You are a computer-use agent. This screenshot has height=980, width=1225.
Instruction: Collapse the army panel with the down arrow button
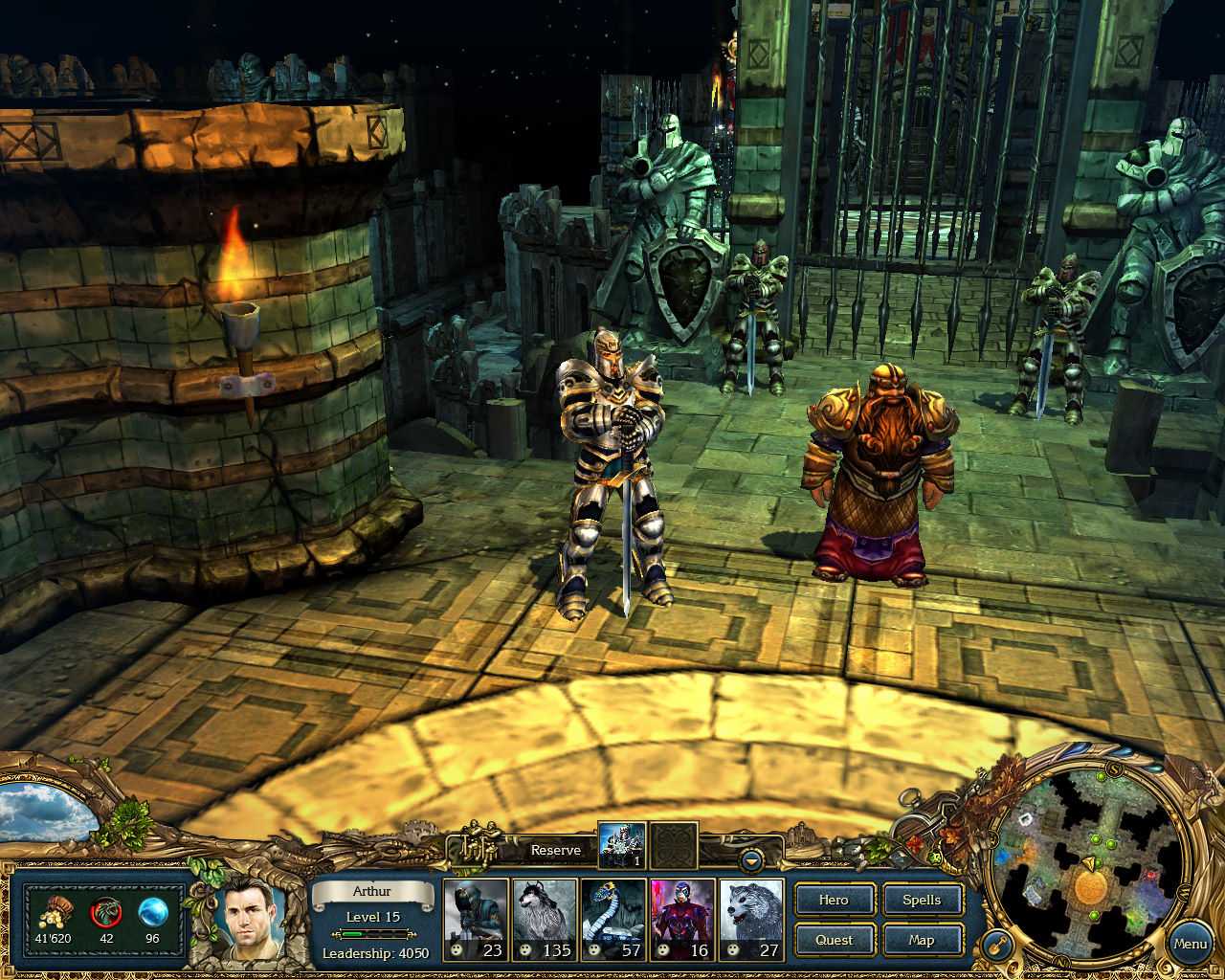point(751,858)
